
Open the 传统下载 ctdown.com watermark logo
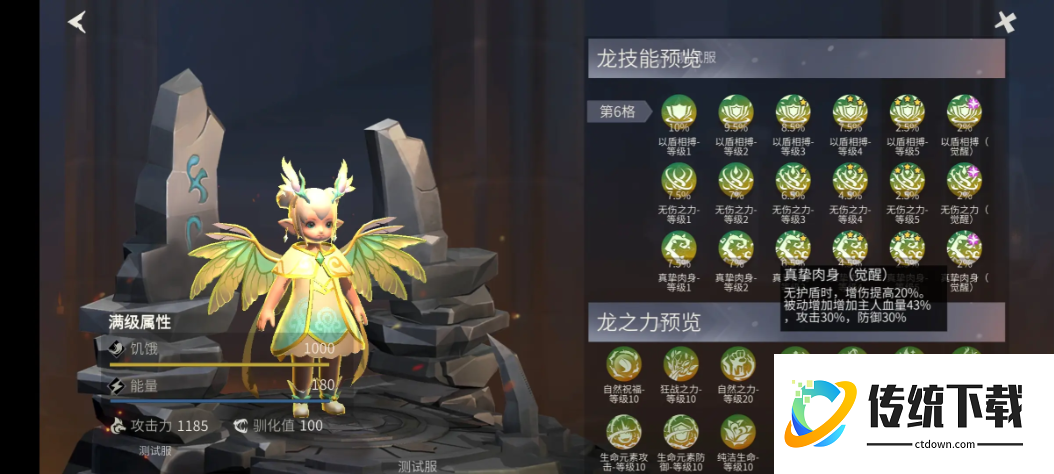point(905,411)
